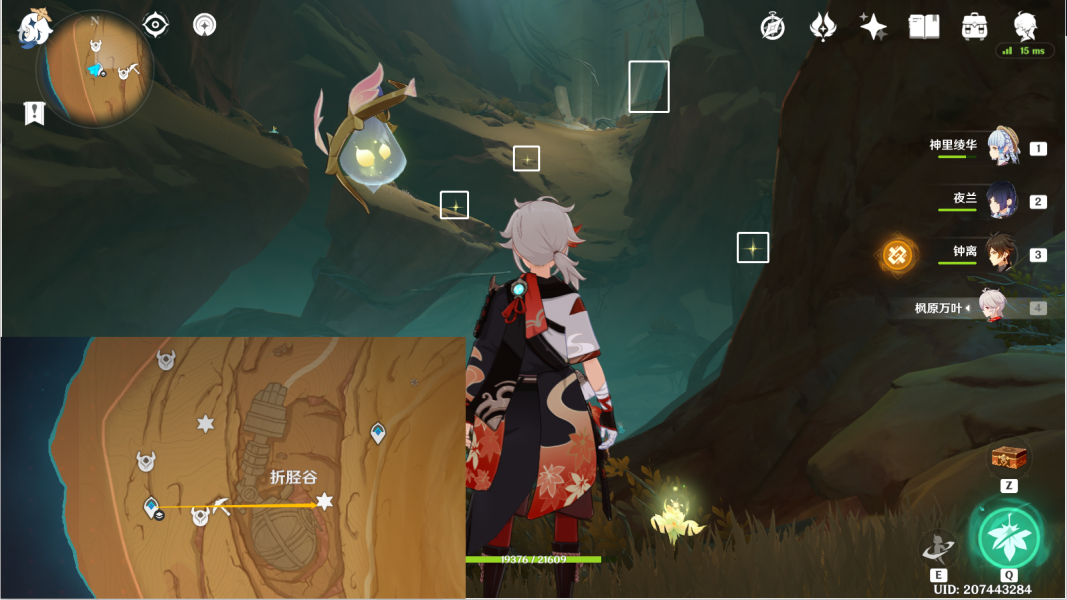The image size is (1067, 600).
Task: Open the compass events icon
Action: [x=772, y=27]
